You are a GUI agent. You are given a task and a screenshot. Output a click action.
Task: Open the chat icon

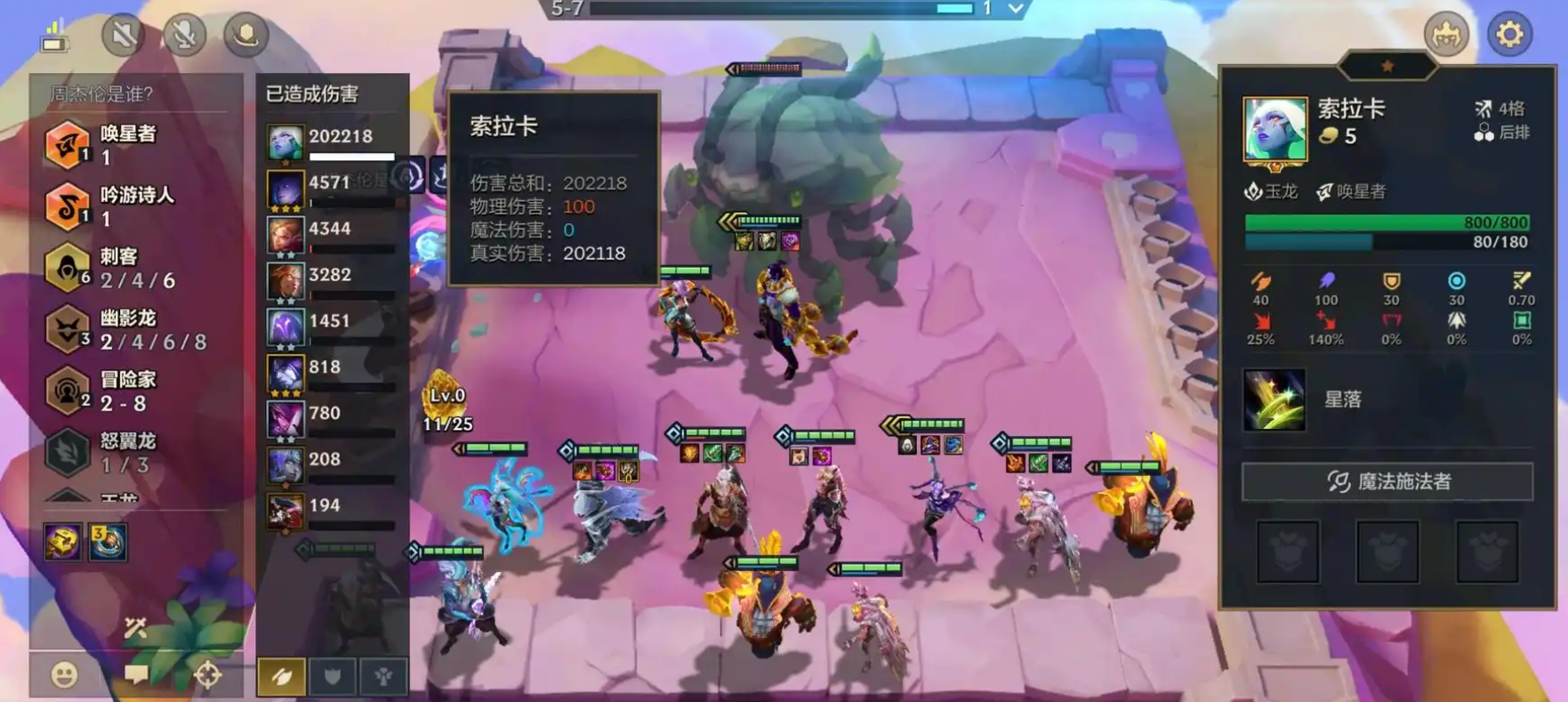(135, 675)
